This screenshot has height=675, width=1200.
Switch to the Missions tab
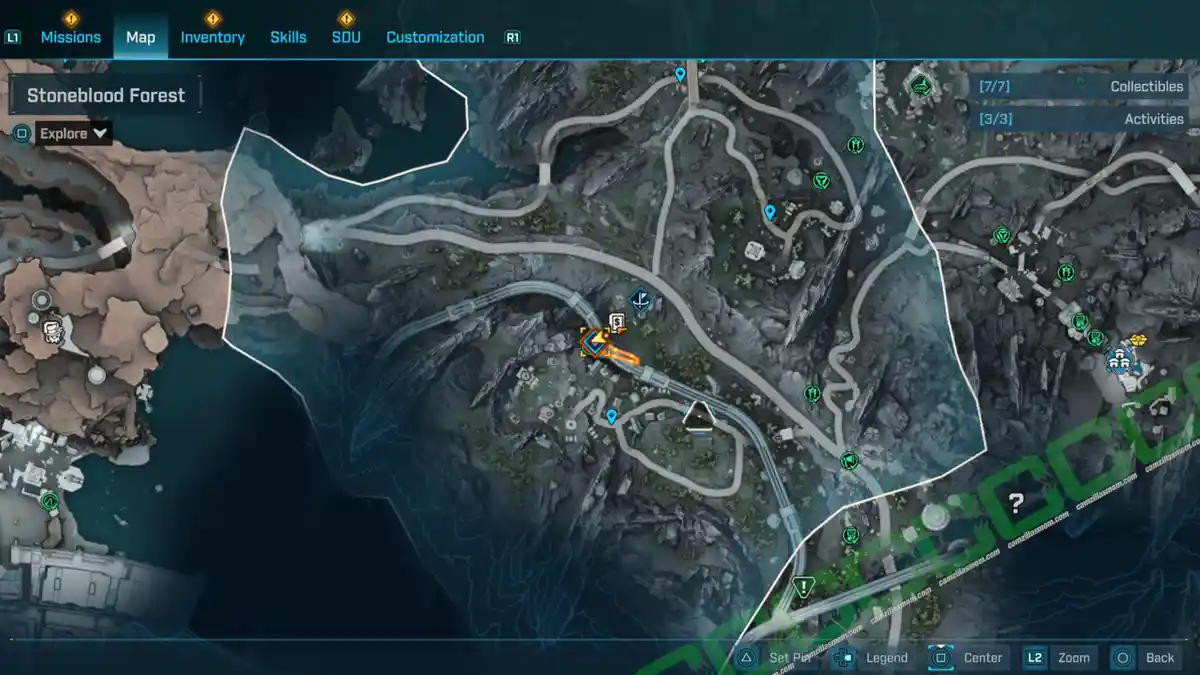[x=70, y=37]
